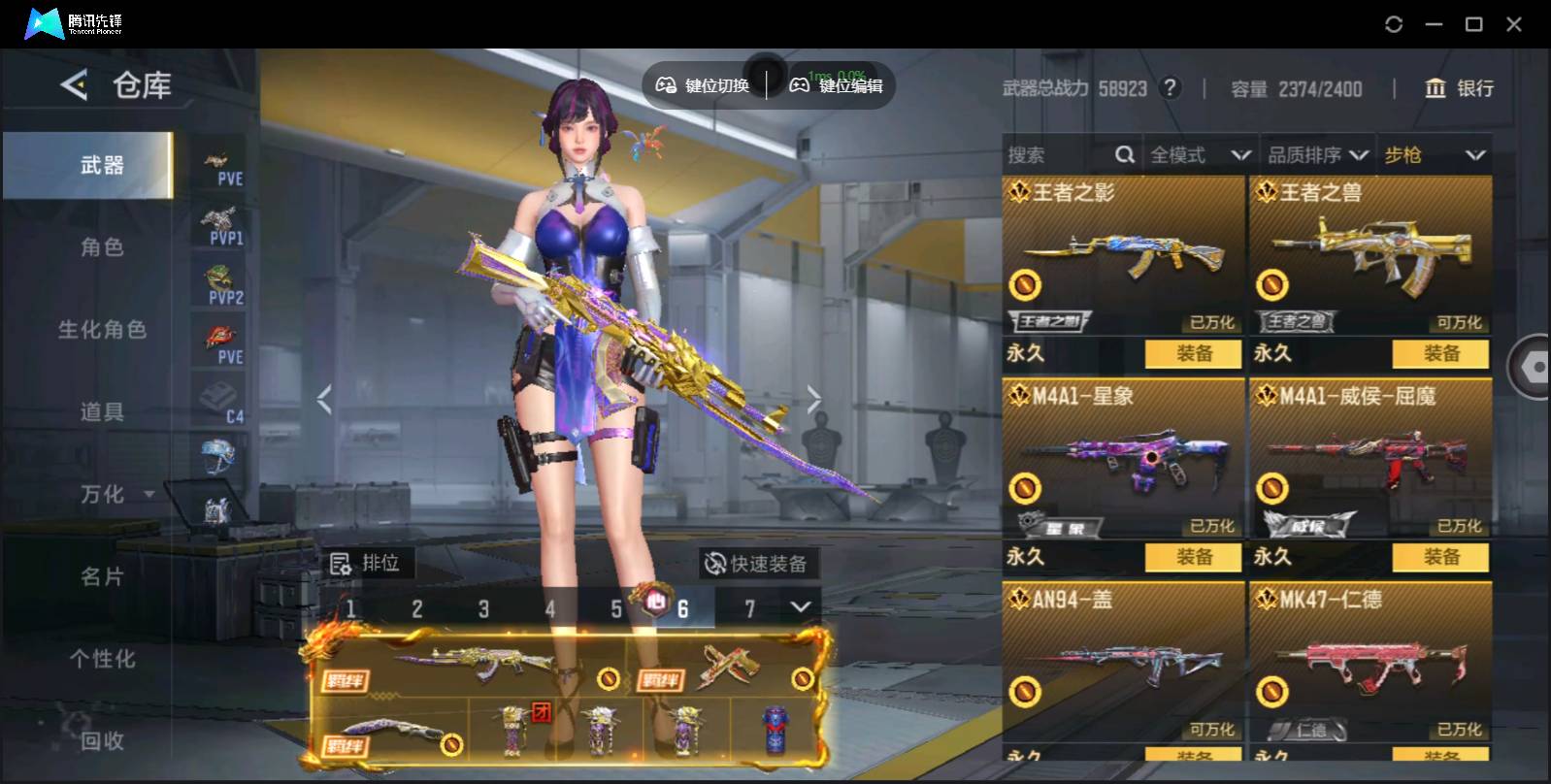The height and width of the screenshot is (784, 1551).
Task: Select the M4A1-星象 weapon card
Action: (x=1122, y=458)
